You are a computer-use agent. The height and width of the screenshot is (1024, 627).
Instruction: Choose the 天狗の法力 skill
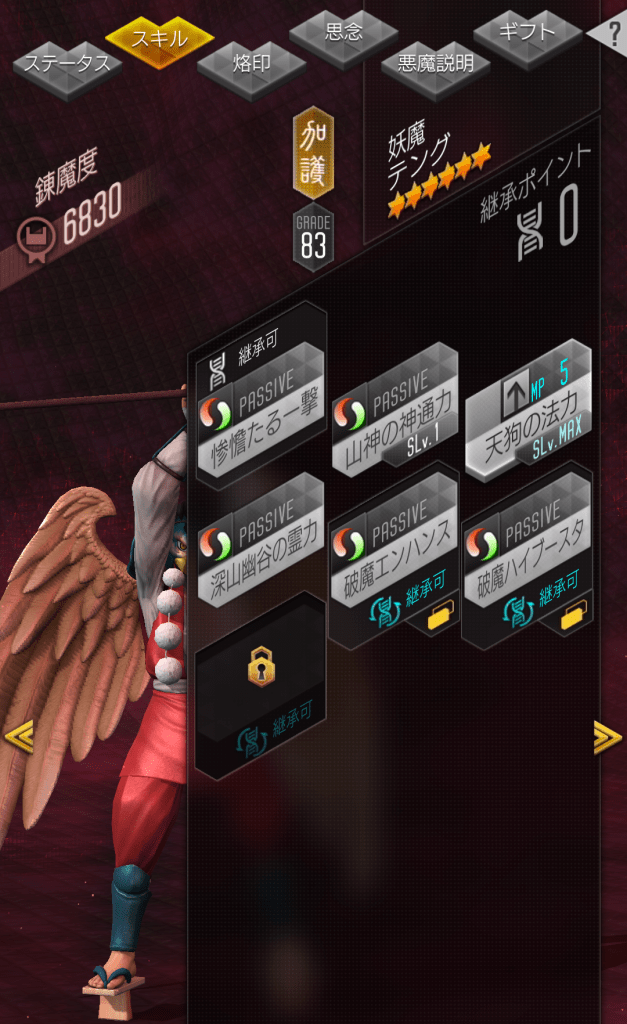pyautogui.click(x=527, y=411)
